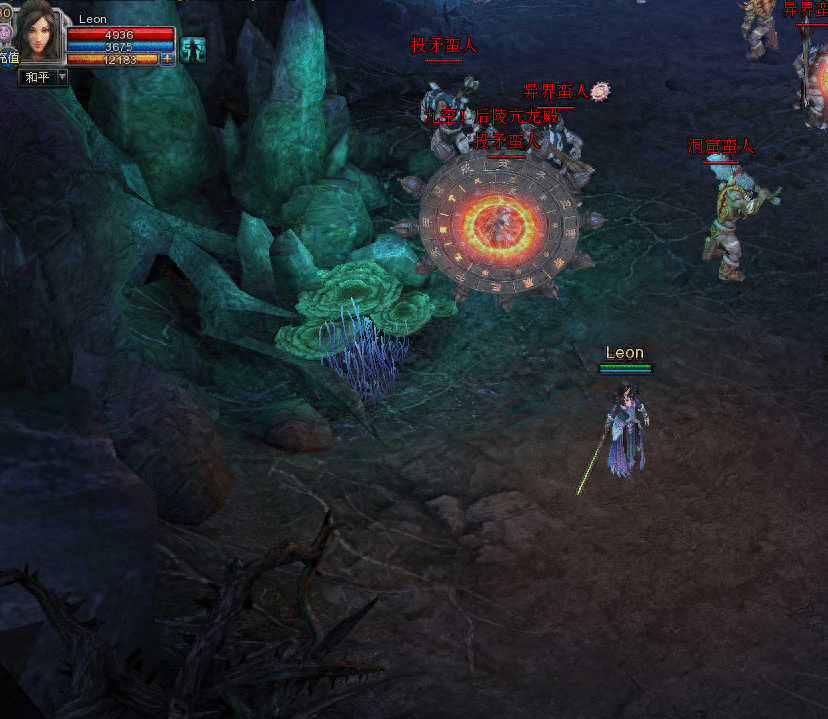The height and width of the screenshot is (719, 828).
Task: Click the orange plus button beside the bars
Action: [167, 59]
